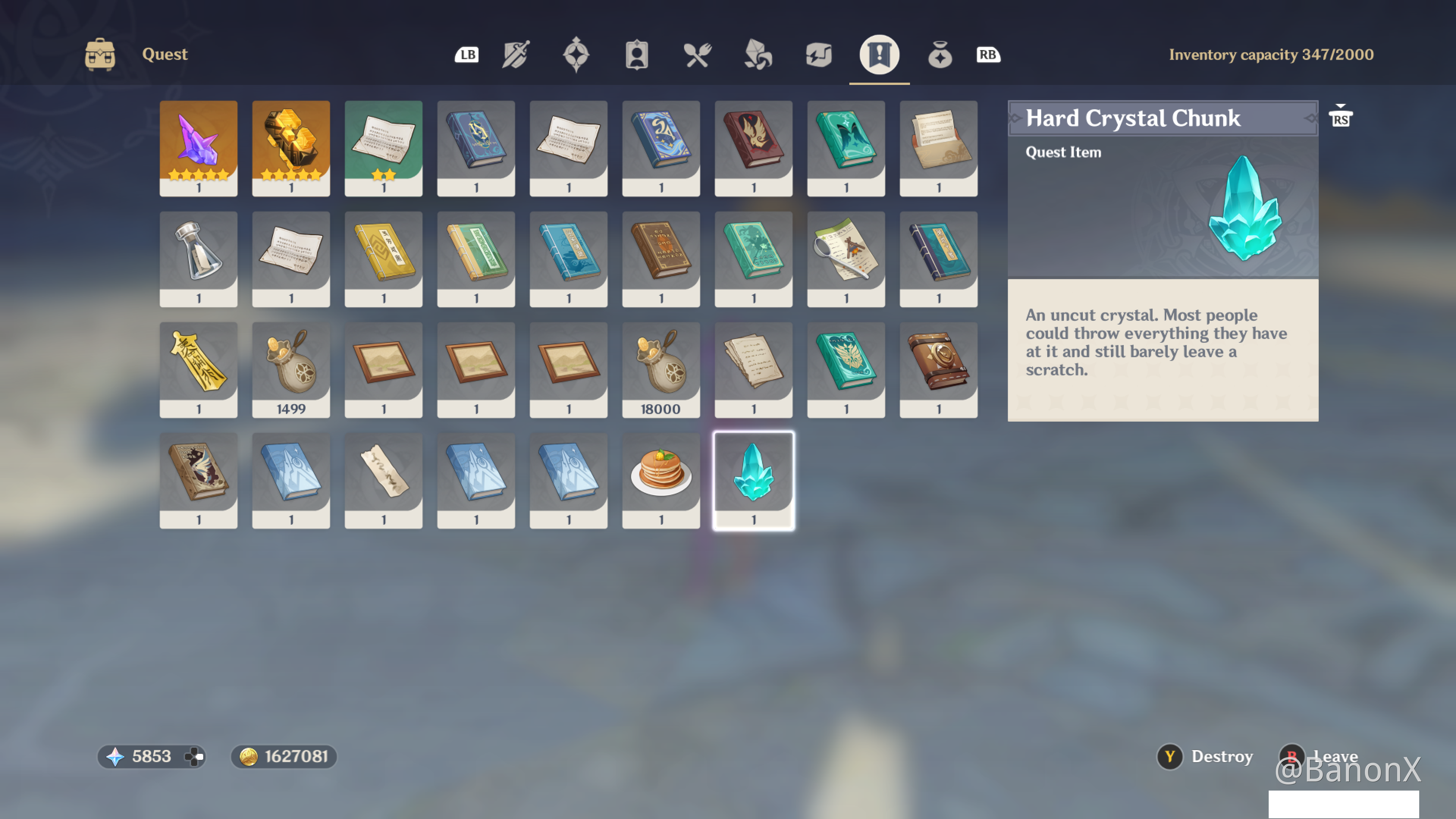The height and width of the screenshot is (819, 1456).
Task: Select the pouch with 1499 count
Action: [290, 367]
